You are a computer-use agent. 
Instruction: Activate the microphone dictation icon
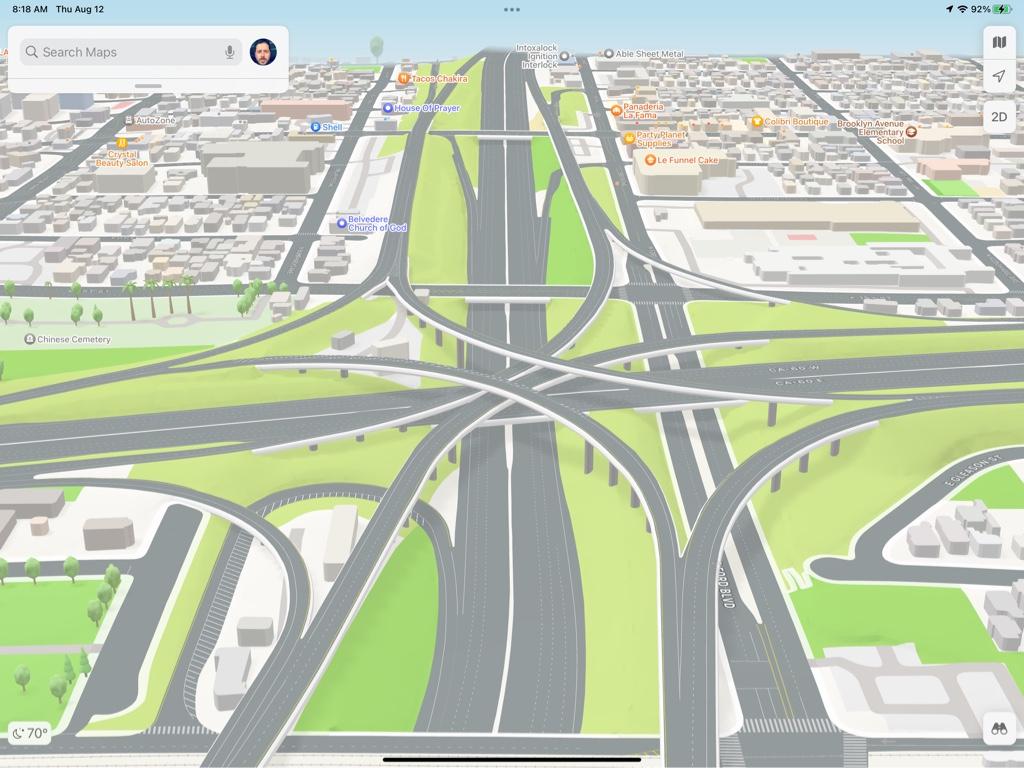[x=230, y=52]
